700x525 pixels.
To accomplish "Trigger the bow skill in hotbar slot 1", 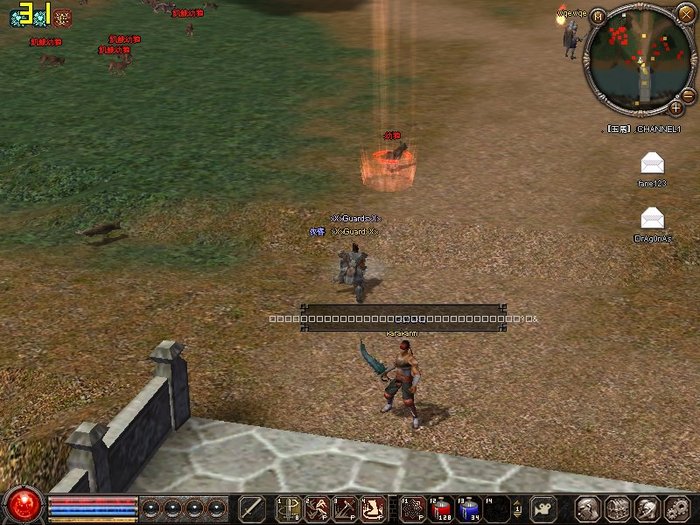I will click(290, 508).
